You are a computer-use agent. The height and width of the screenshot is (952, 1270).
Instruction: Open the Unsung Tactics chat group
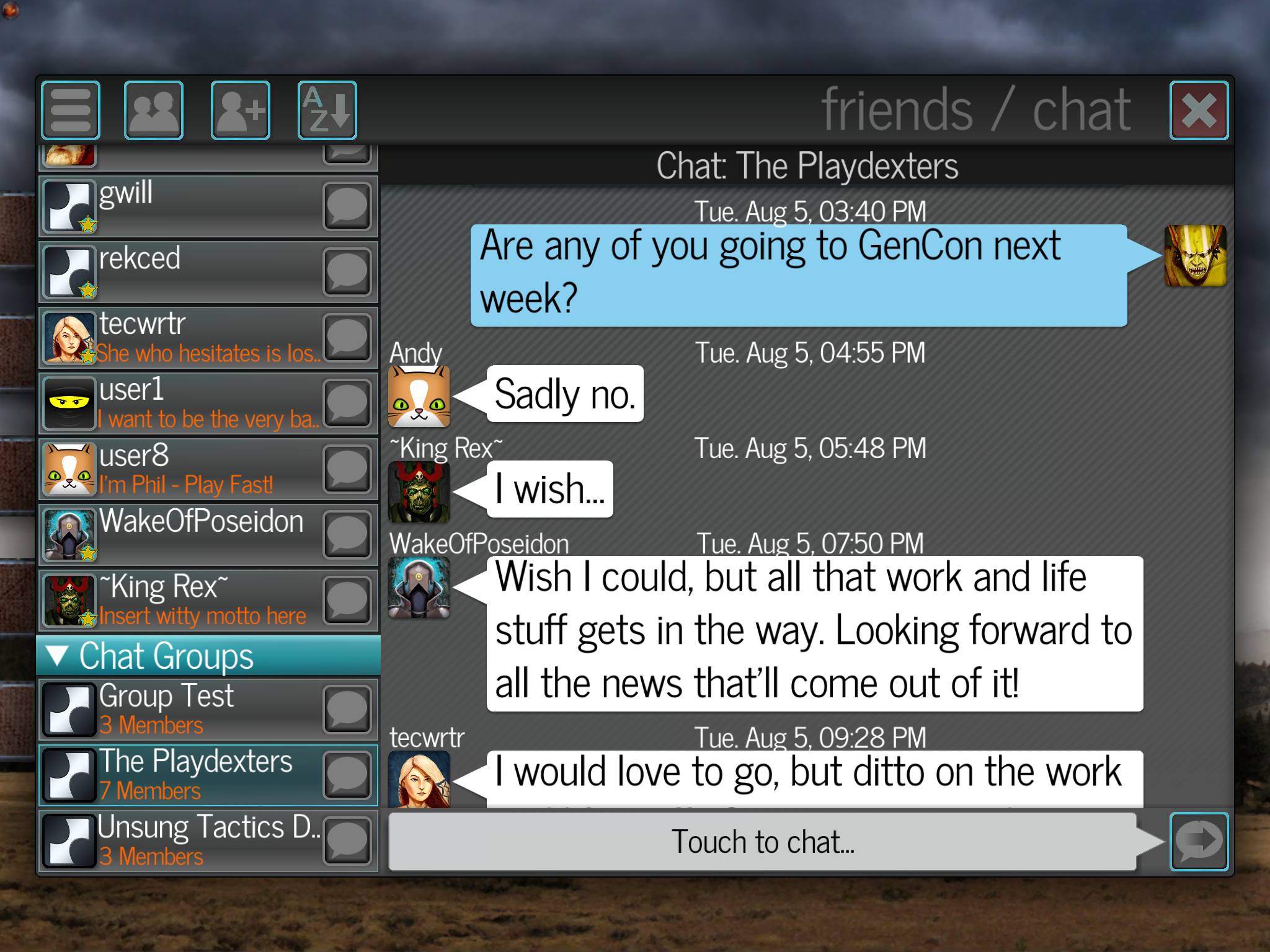pyautogui.click(x=186, y=841)
